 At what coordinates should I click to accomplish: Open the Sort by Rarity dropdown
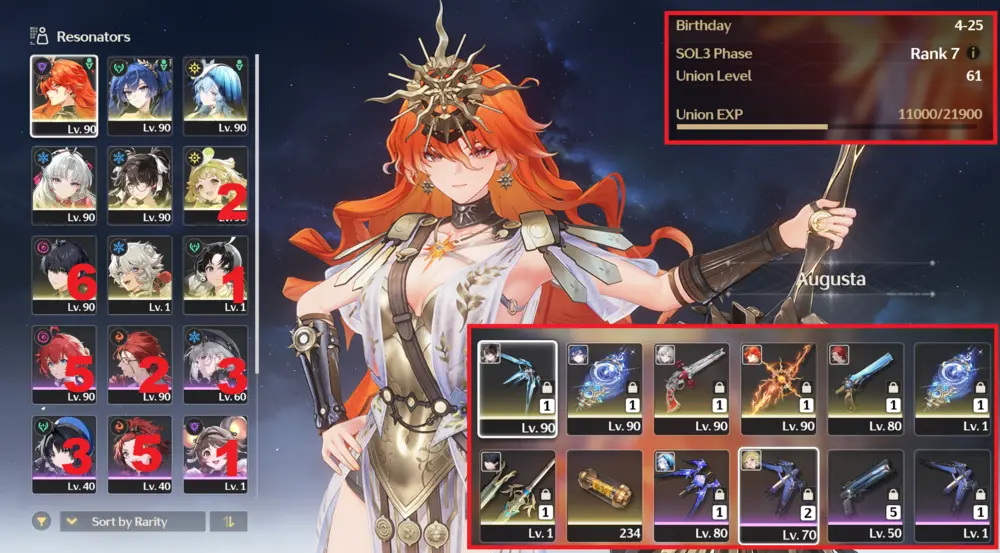tap(132, 521)
